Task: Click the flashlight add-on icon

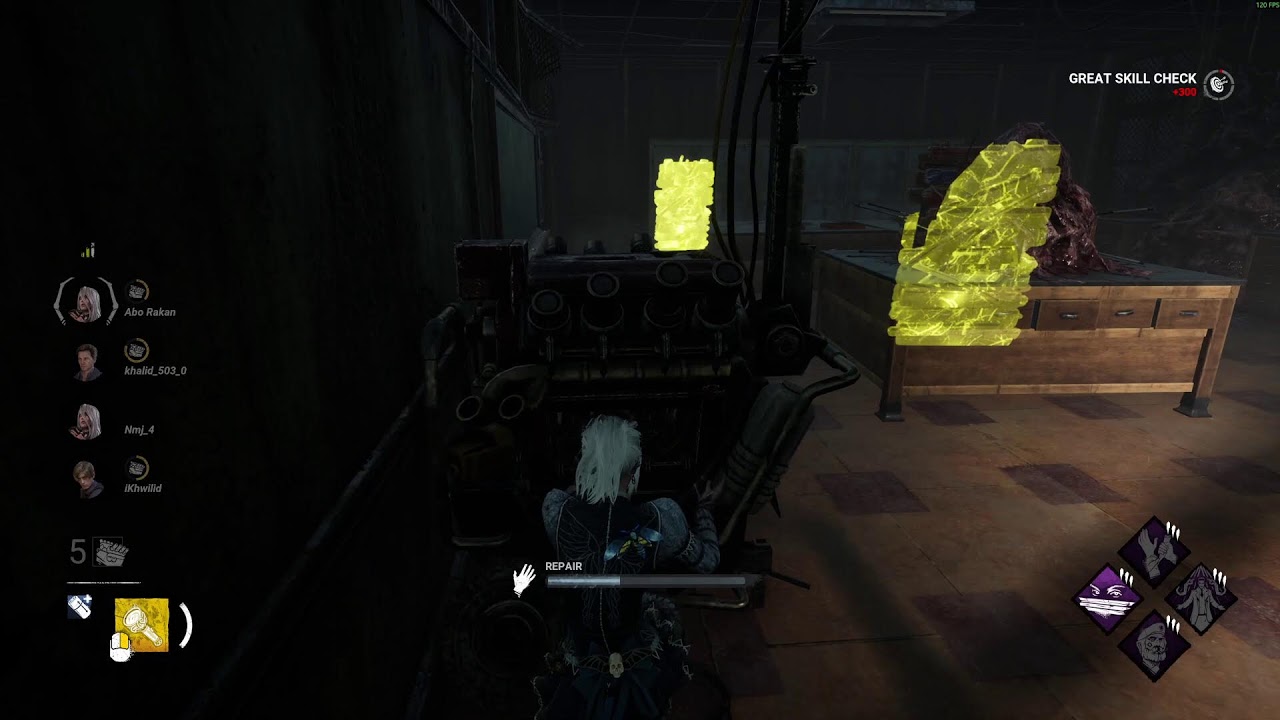Action: [x=80, y=606]
